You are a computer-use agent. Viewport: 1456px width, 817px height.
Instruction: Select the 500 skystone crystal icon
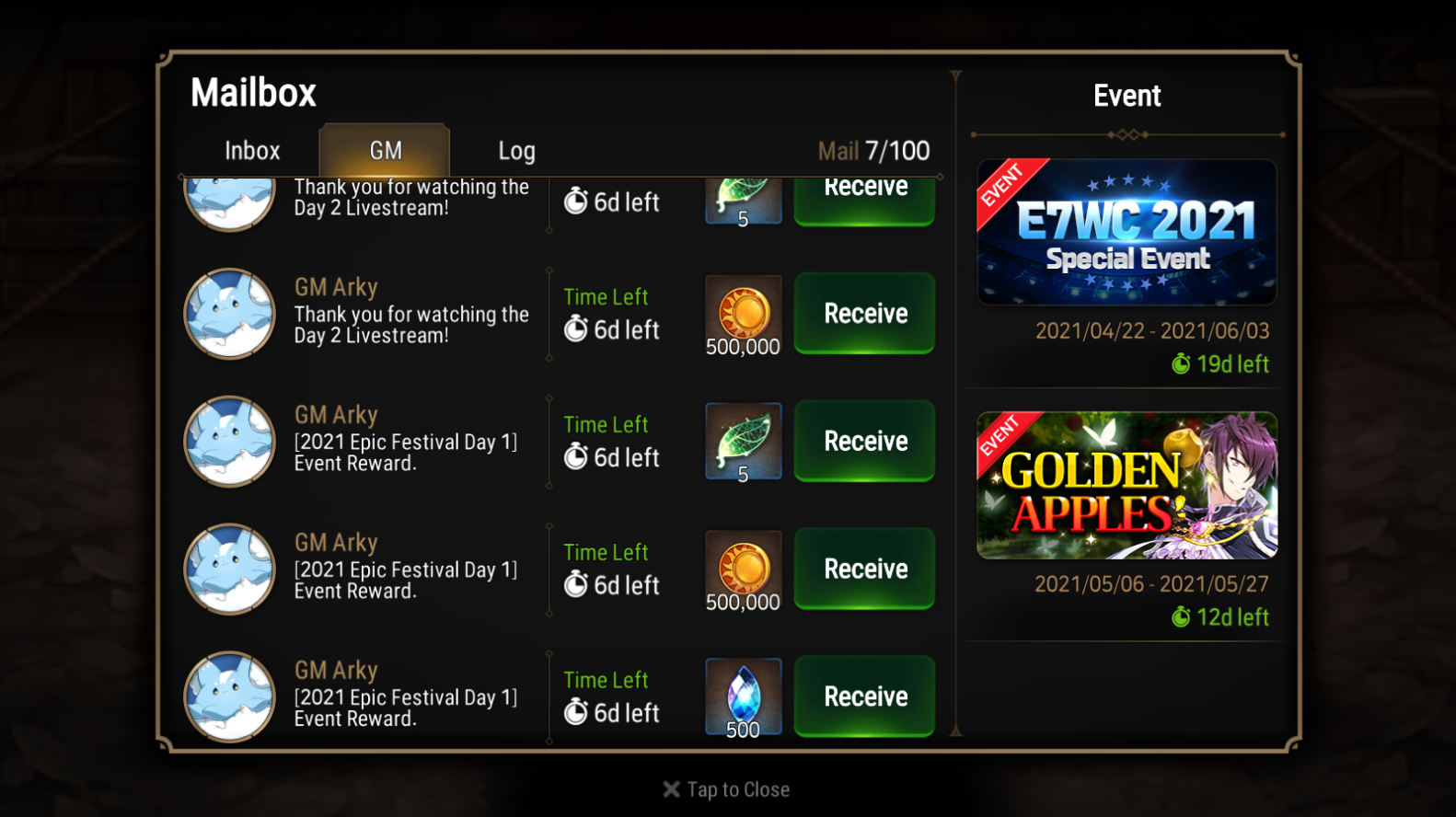coord(743,696)
